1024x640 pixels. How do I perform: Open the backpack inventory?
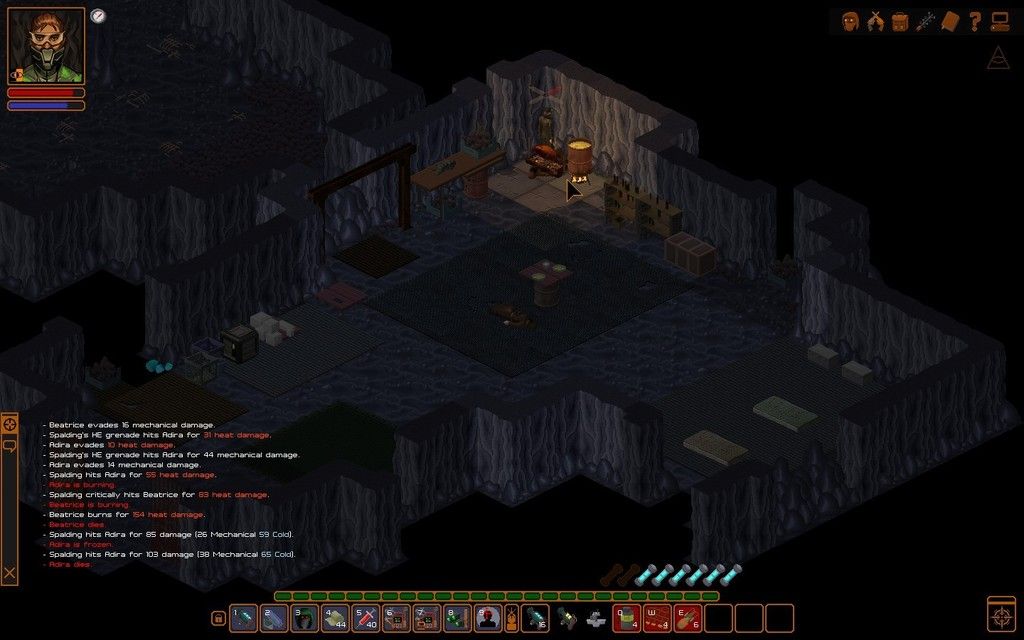(x=900, y=21)
